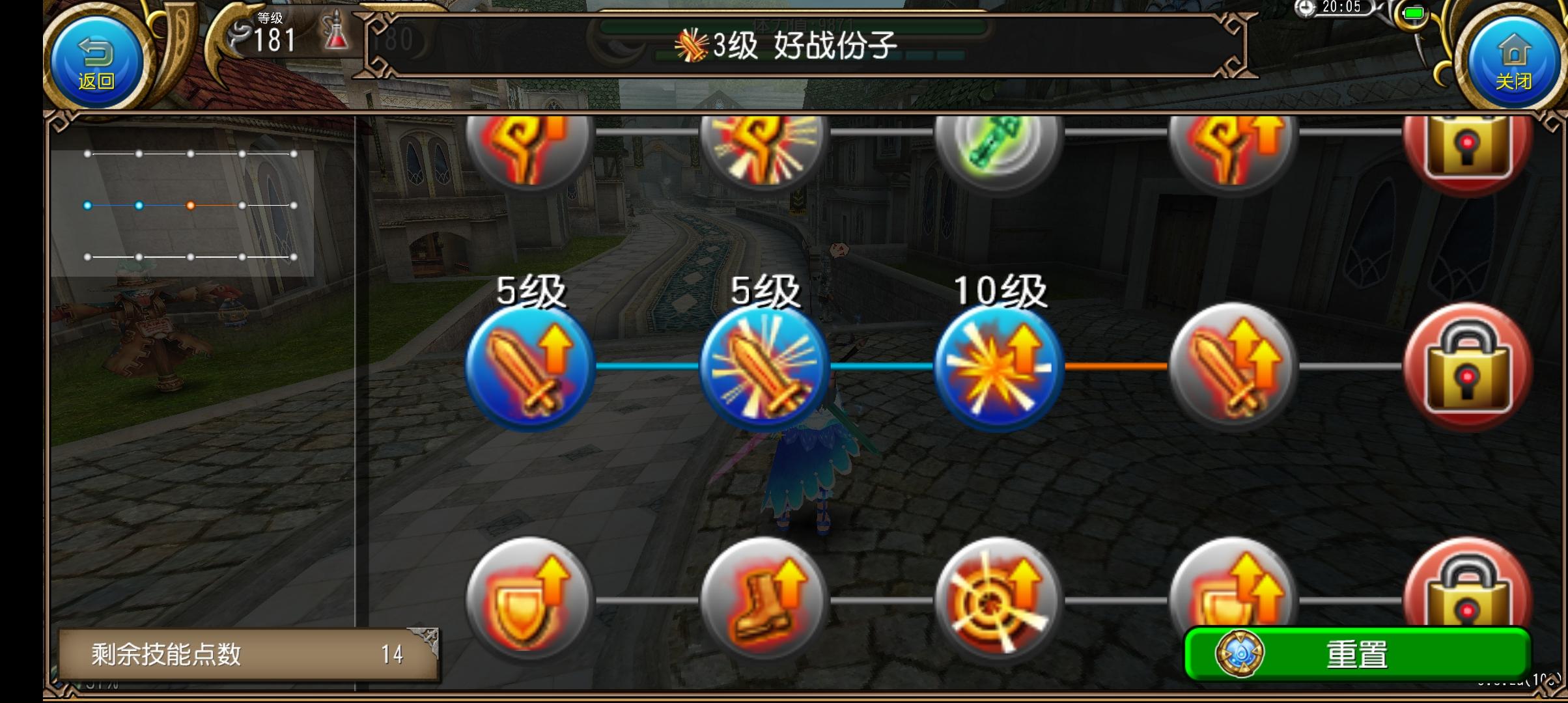Click the 返回 back button

(x=94, y=59)
